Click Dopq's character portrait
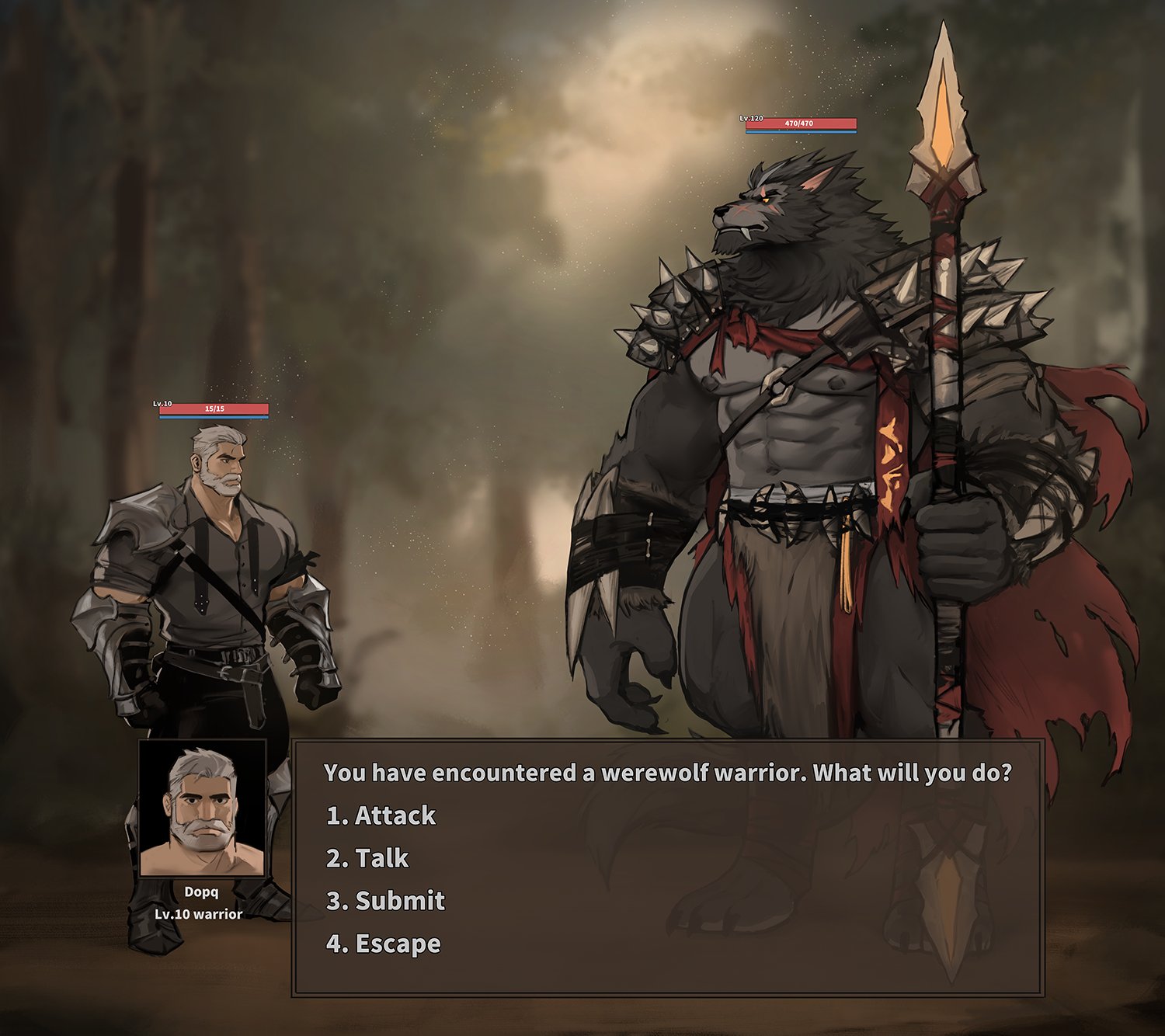The height and width of the screenshot is (1036, 1165). (202, 808)
